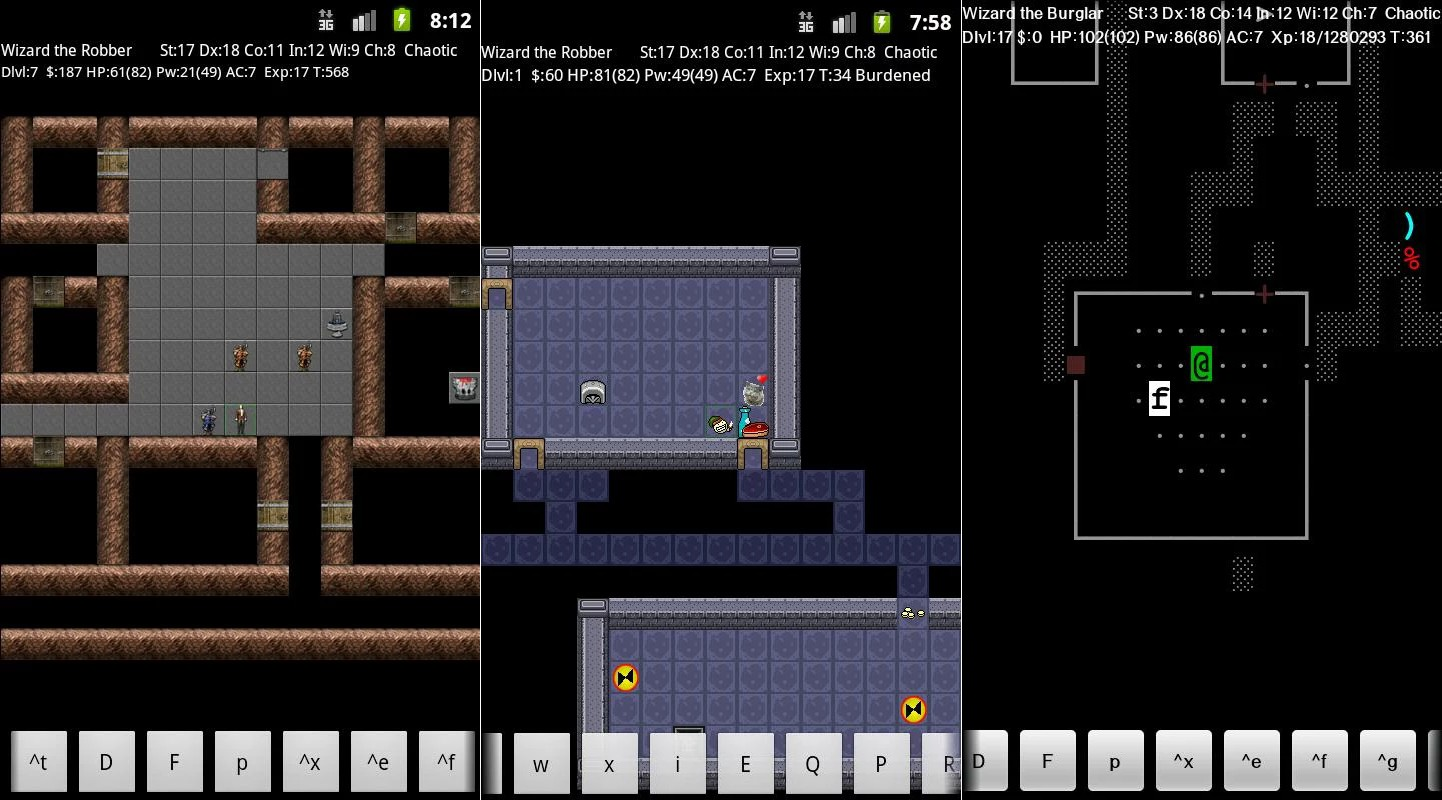1442x800 pixels.
Task: Open inventory with the i button
Action: coord(677,765)
